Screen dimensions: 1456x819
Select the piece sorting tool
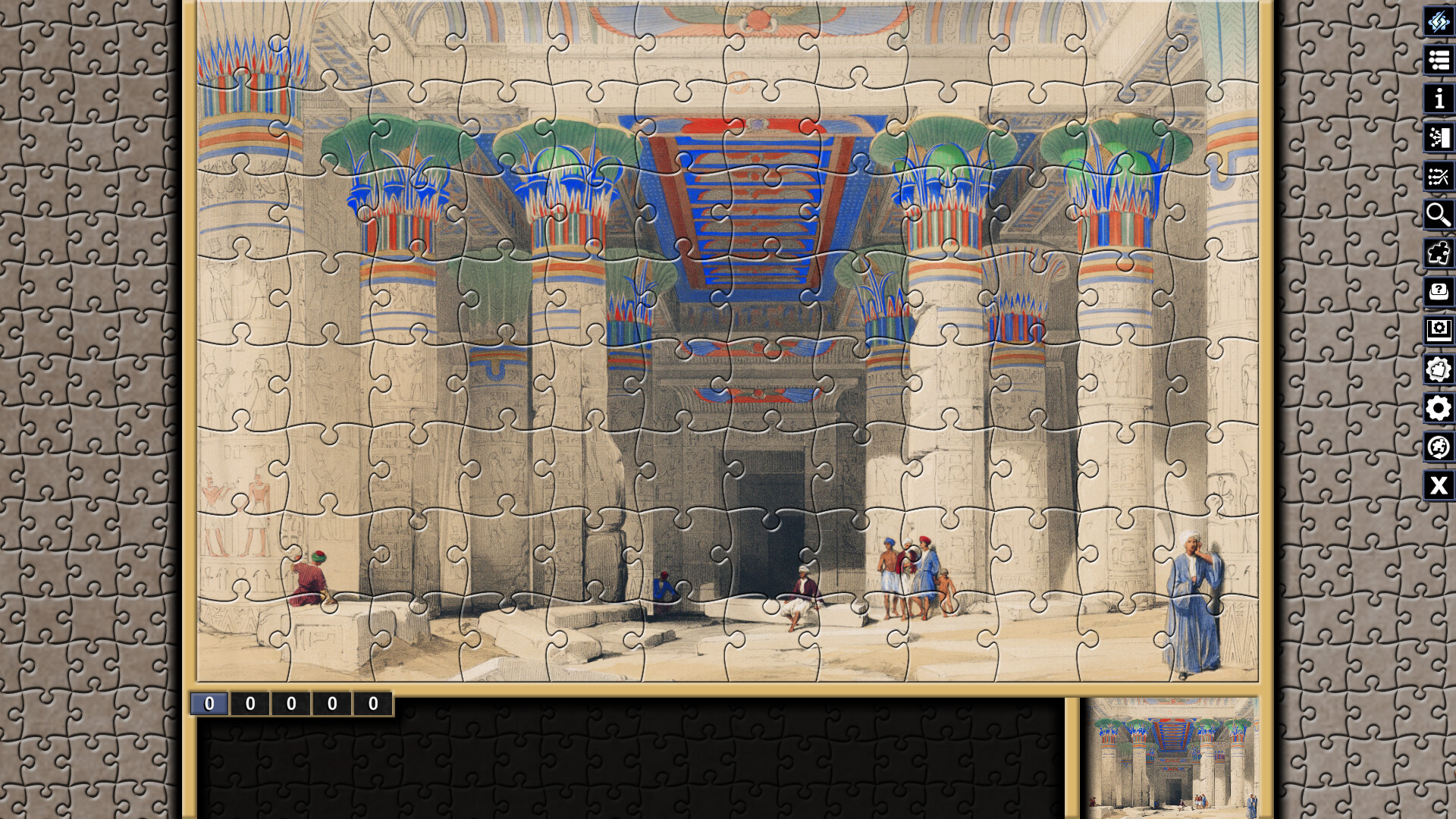1437,138
